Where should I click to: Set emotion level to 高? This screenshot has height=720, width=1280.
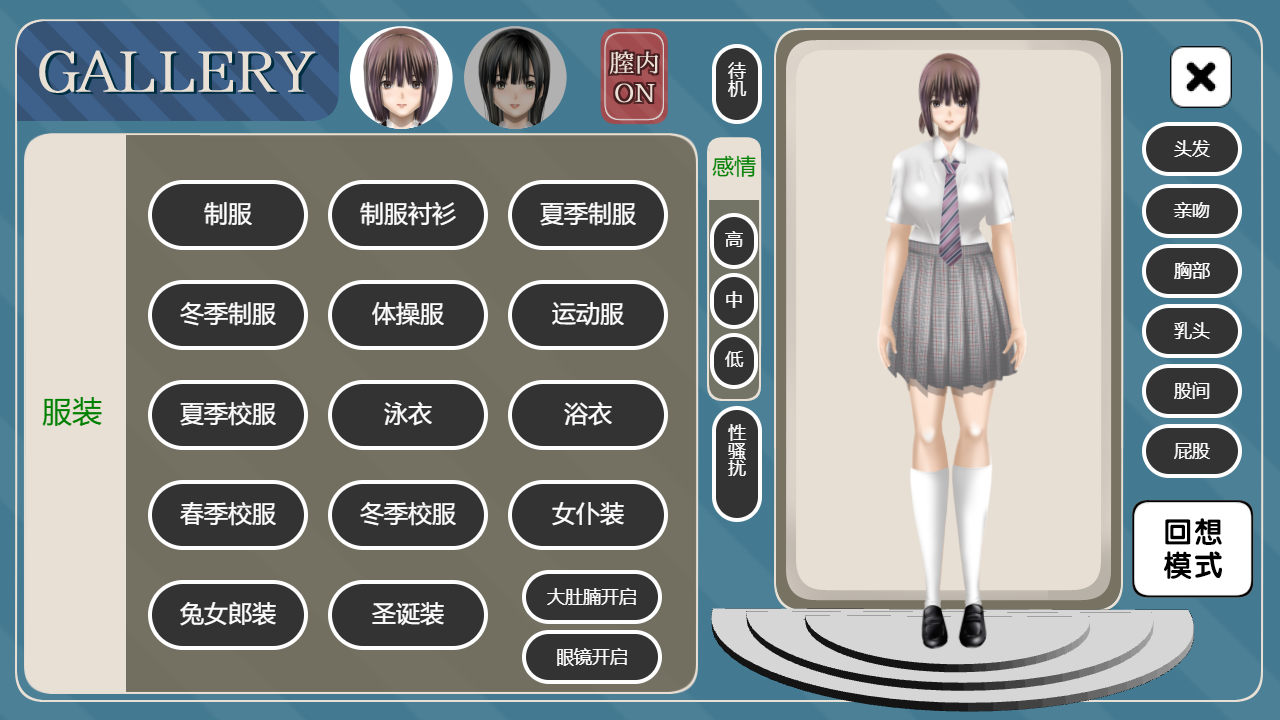734,241
